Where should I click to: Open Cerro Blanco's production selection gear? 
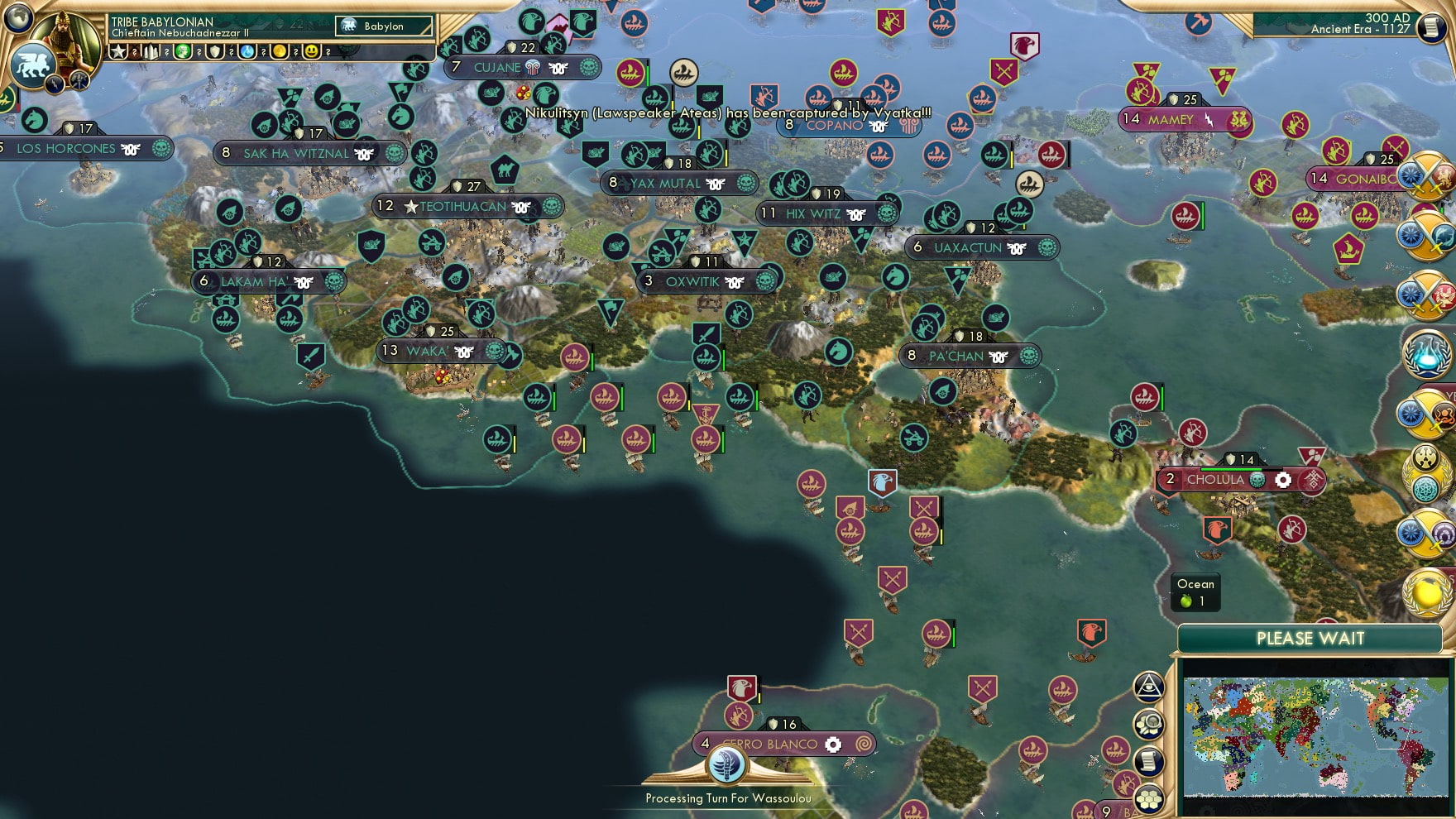pyautogui.click(x=835, y=743)
